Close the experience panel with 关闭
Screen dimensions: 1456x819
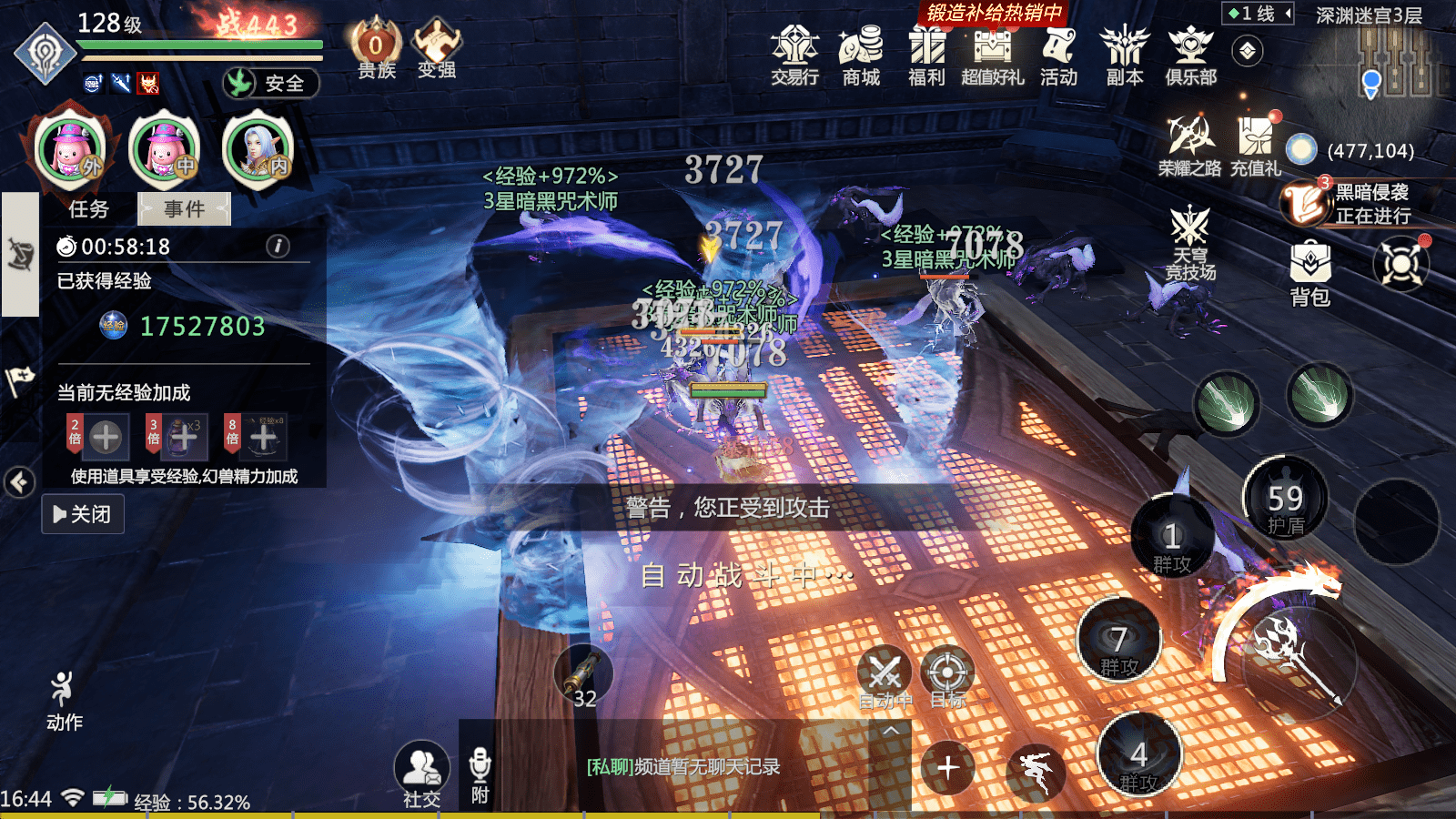pyautogui.click(x=83, y=514)
